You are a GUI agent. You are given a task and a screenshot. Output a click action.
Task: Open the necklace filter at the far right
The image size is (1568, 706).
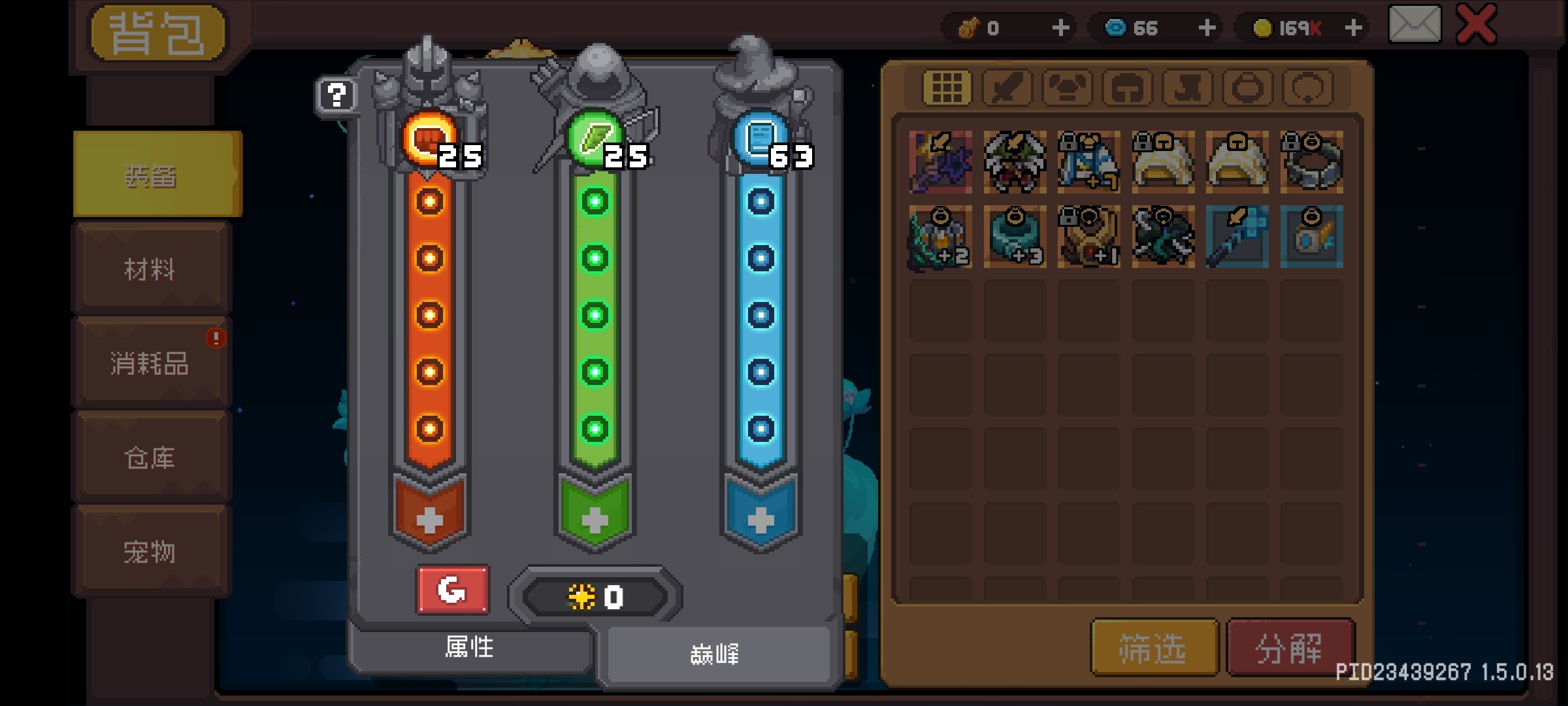pos(1307,86)
